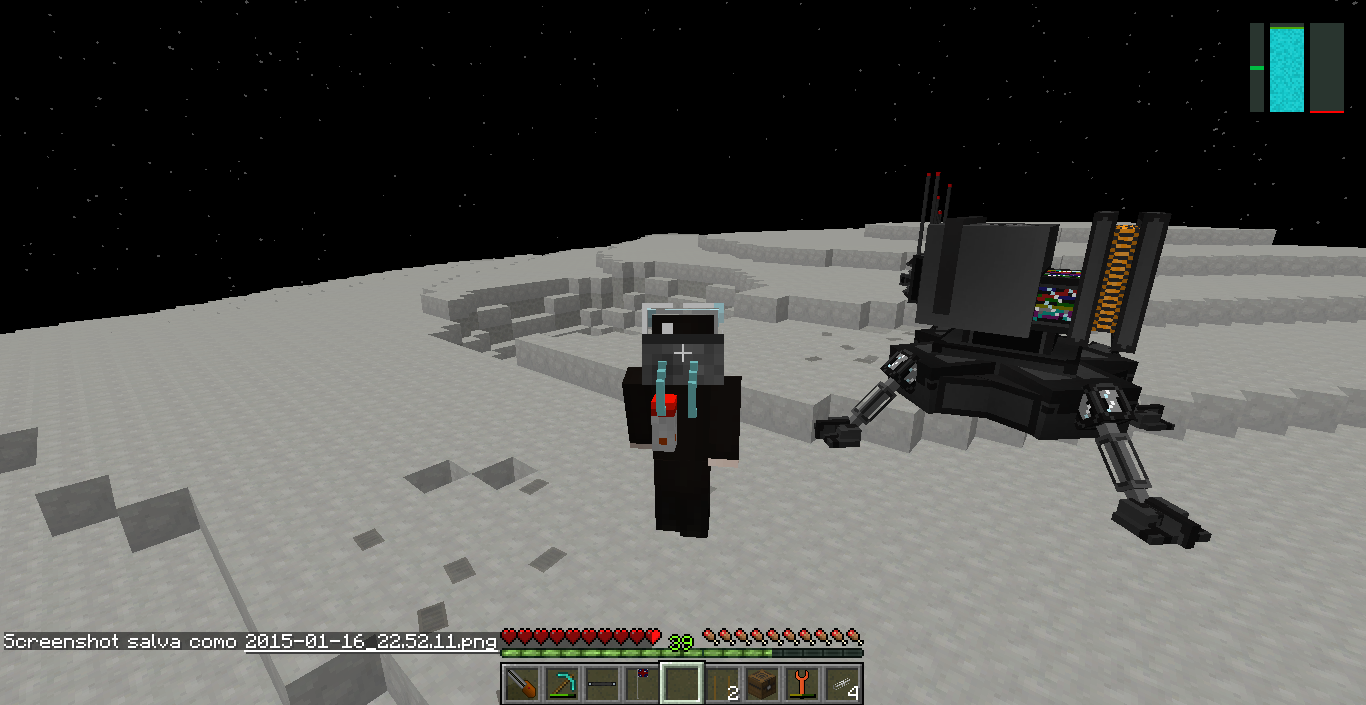Select the orange wrench slot
Viewport: 1366px width, 705px height.
coord(802,685)
